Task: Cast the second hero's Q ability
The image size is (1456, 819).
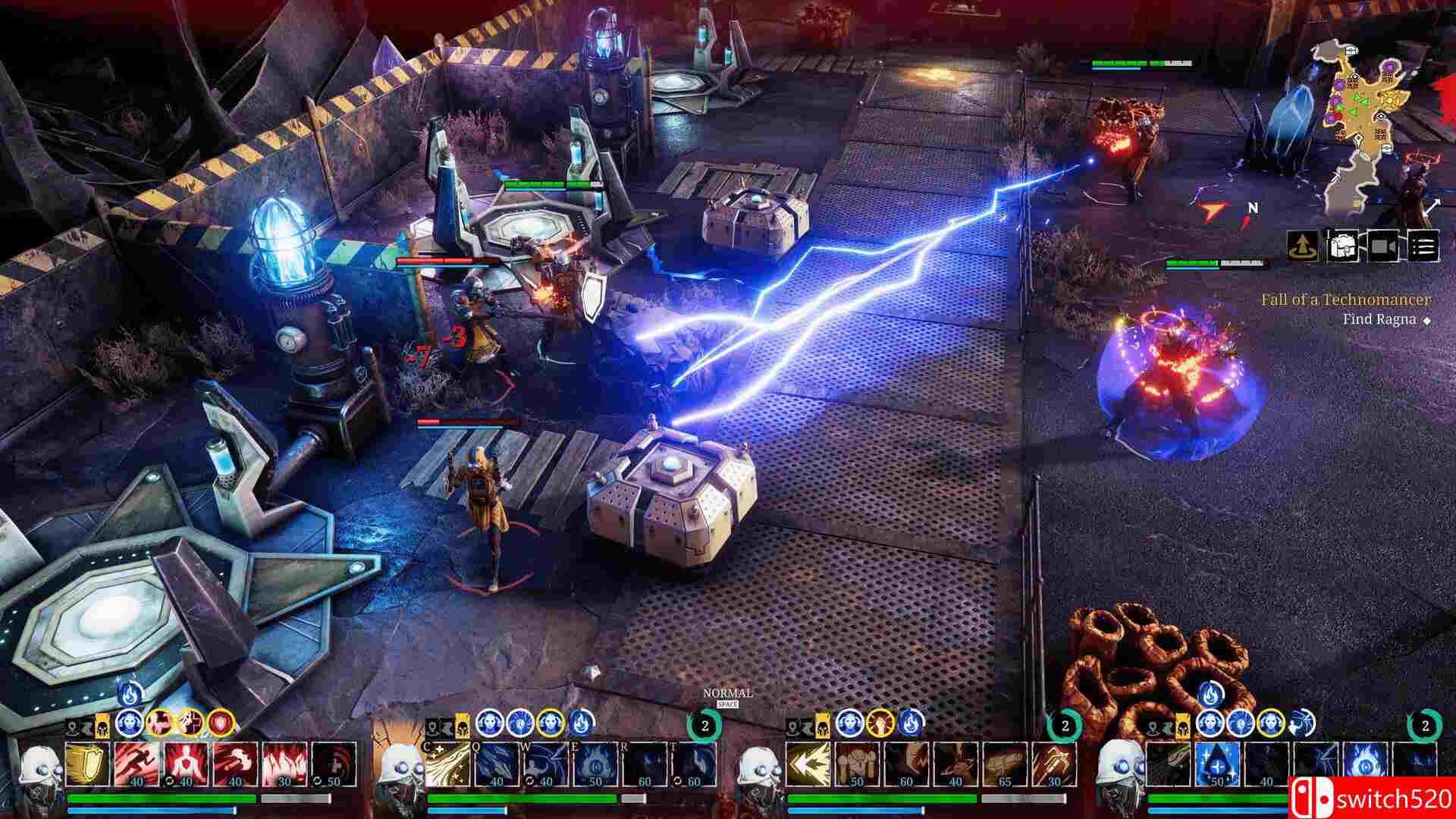Action: point(496,764)
